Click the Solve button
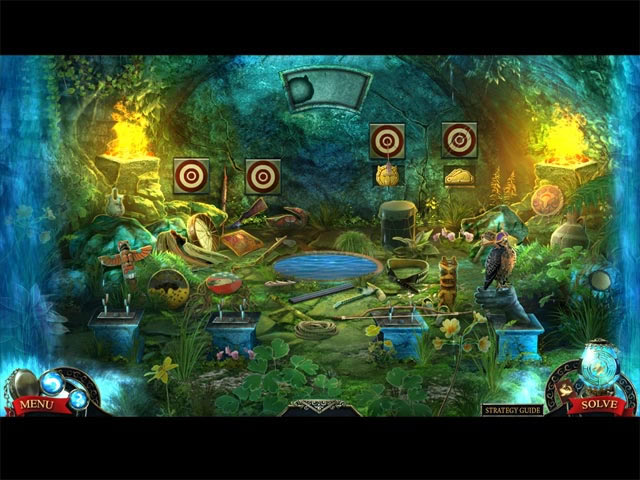Image resolution: width=640 pixels, height=480 pixels. [x=597, y=405]
